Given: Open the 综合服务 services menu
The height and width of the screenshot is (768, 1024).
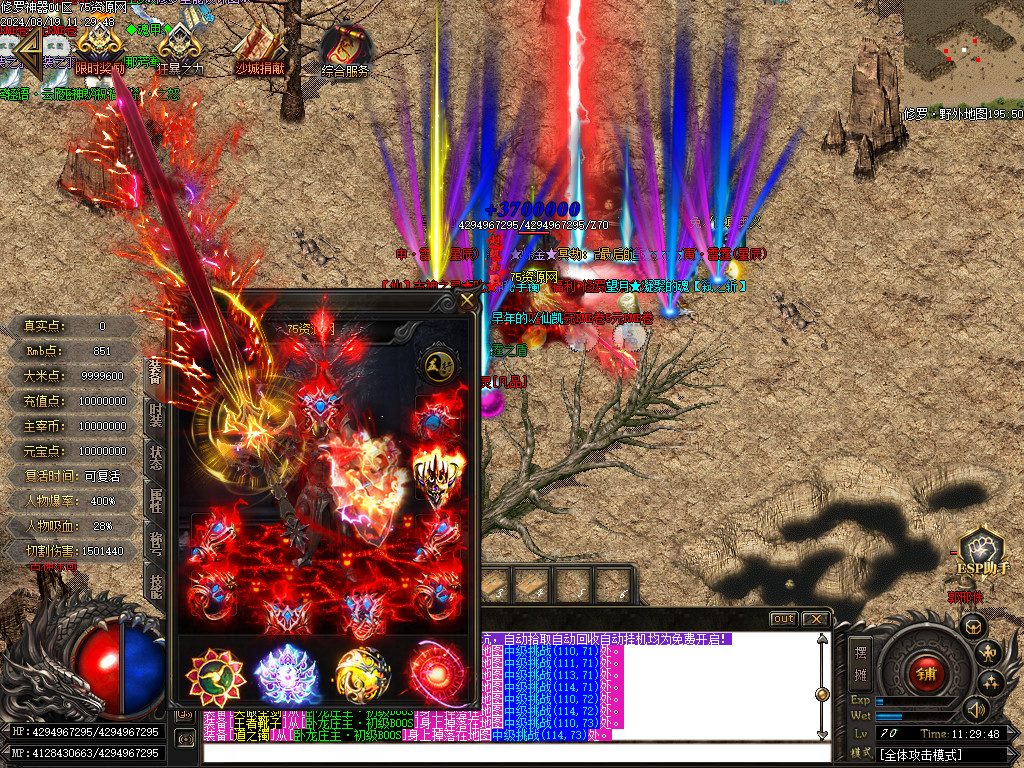Looking at the screenshot, I should coord(346,50).
